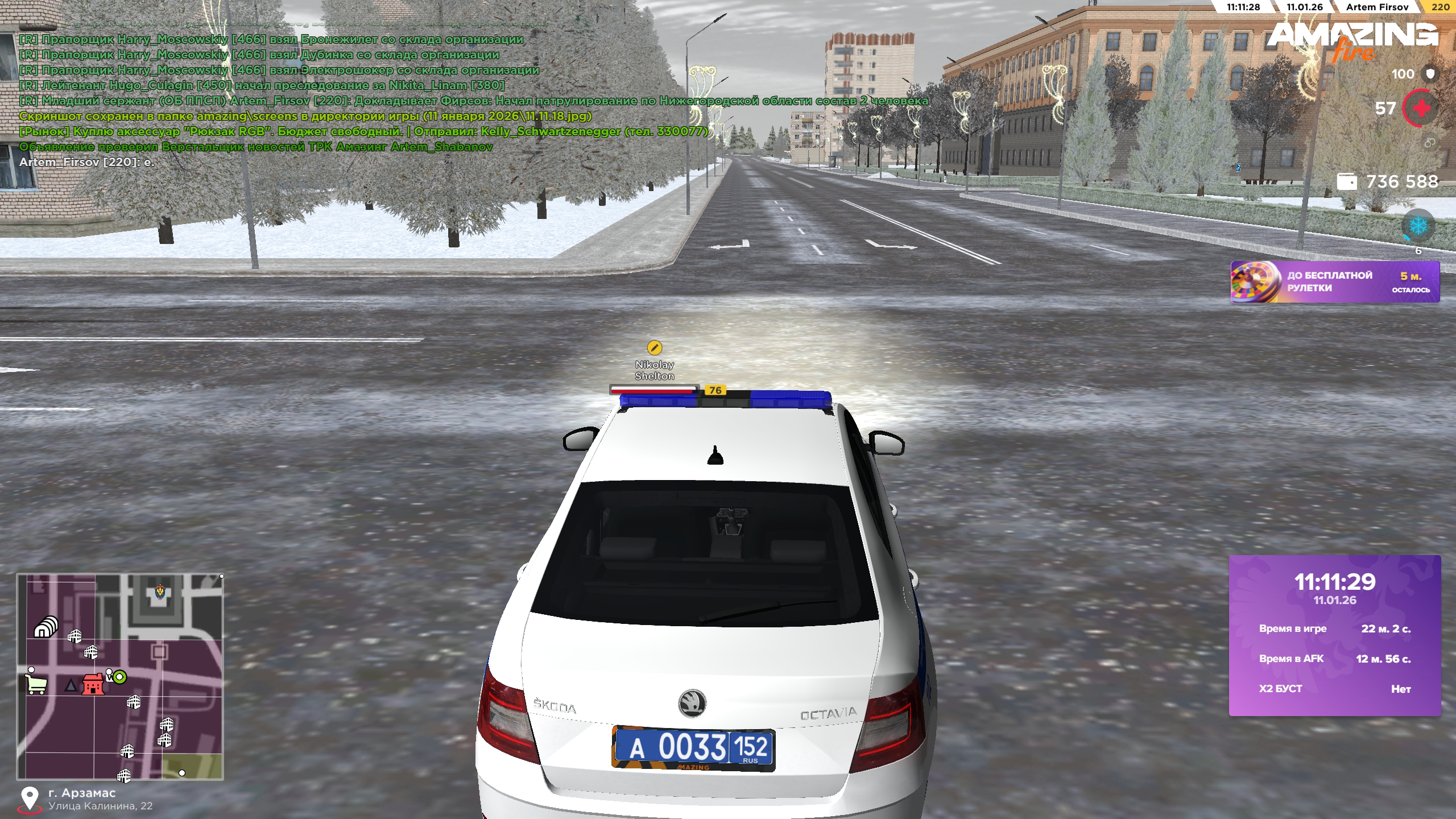Click the Harry_Moscowskiy body armor chat line
The height and width of the screenshot is (819, 1456).
[x=271, y=39]
